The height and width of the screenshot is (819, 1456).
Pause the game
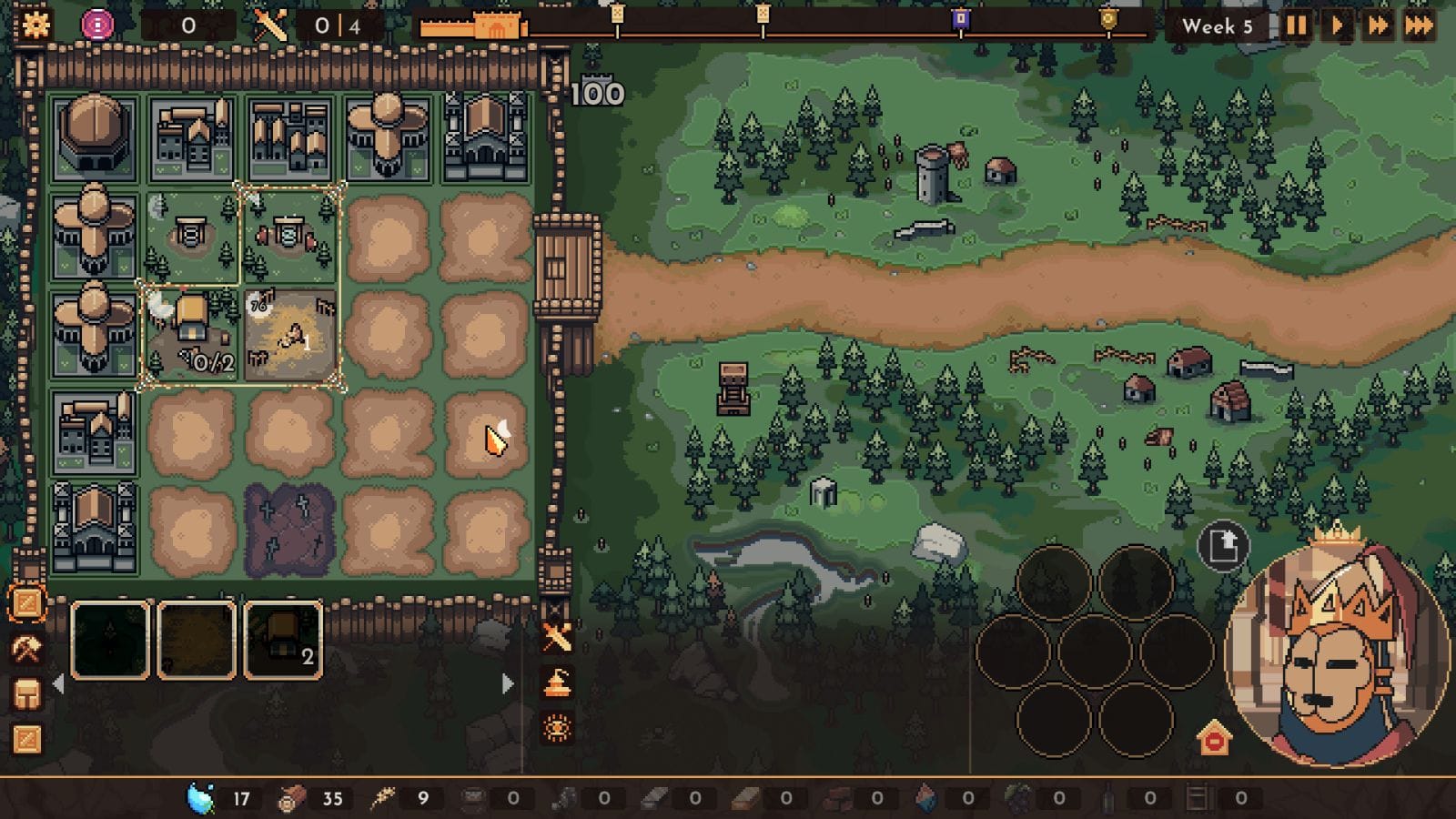1296,25
